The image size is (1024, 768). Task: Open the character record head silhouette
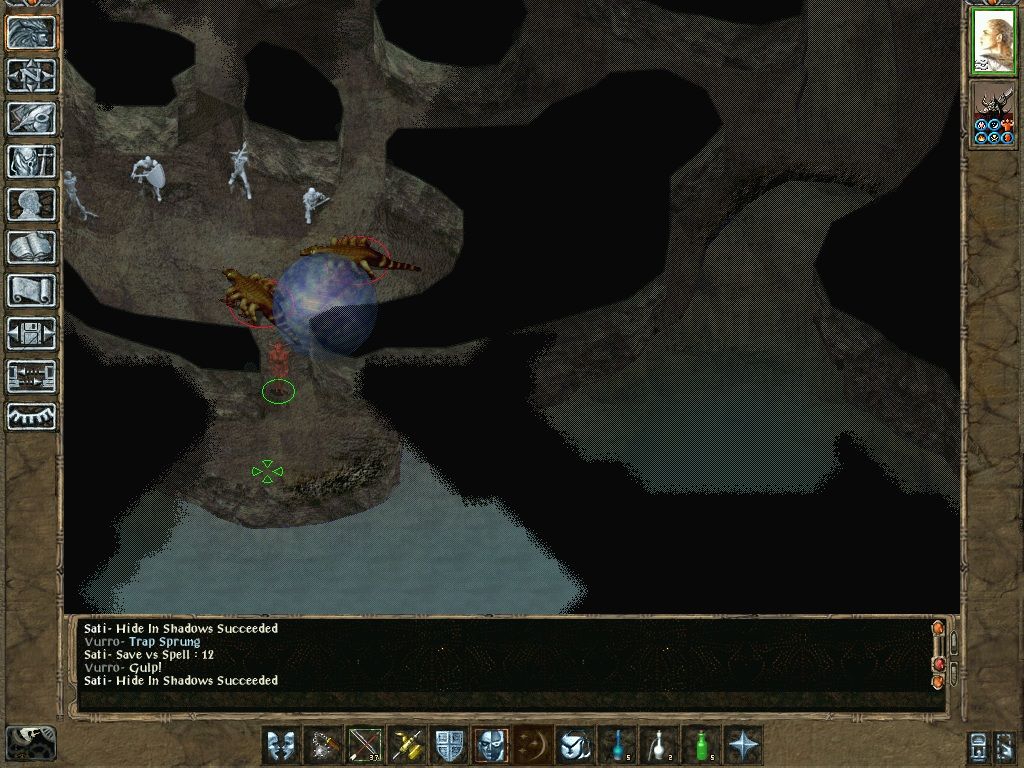point(31,204)
